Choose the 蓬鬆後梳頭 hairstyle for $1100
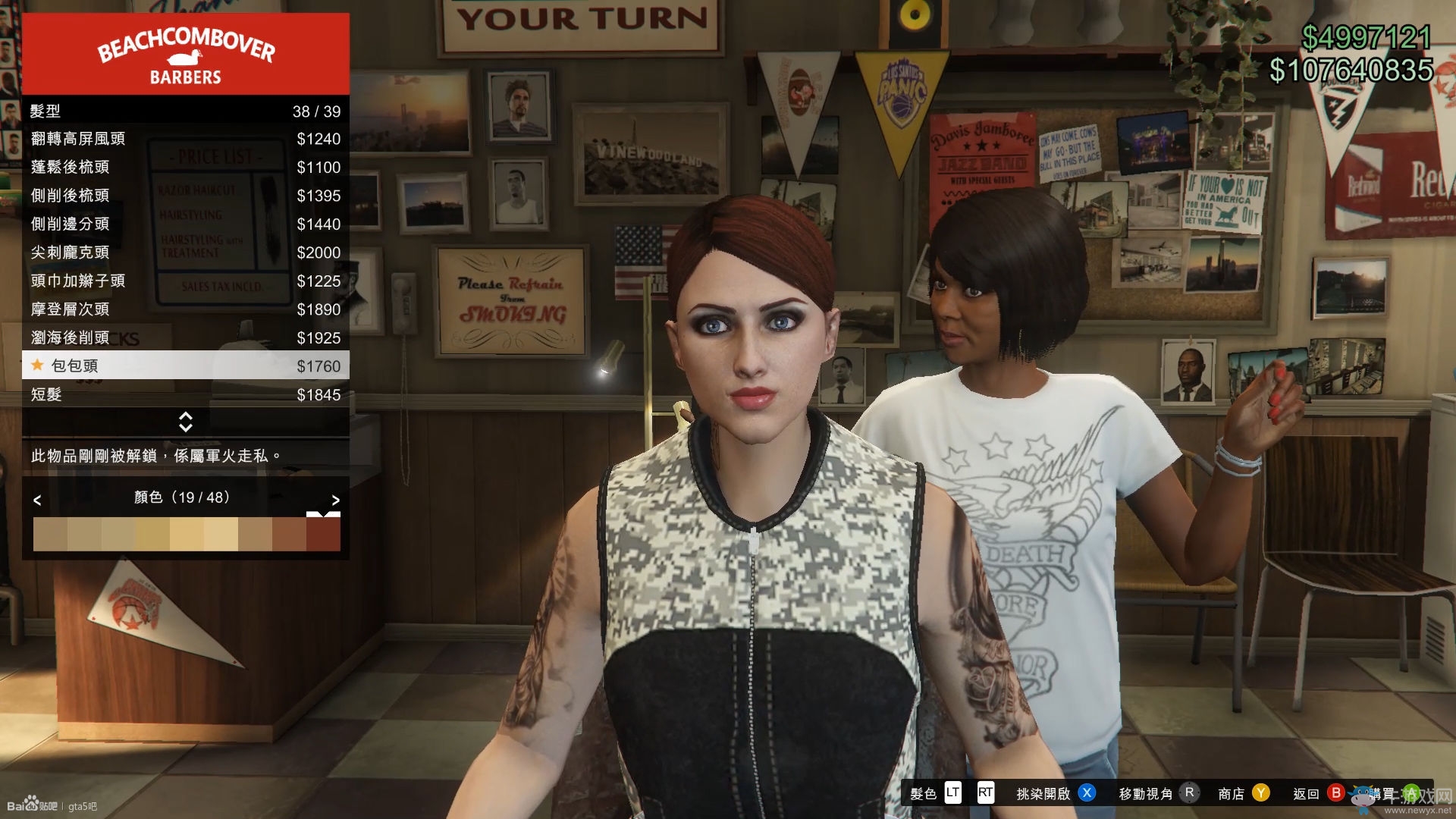1456x819 pixels. pyautogui.click(x=186, y=167)
